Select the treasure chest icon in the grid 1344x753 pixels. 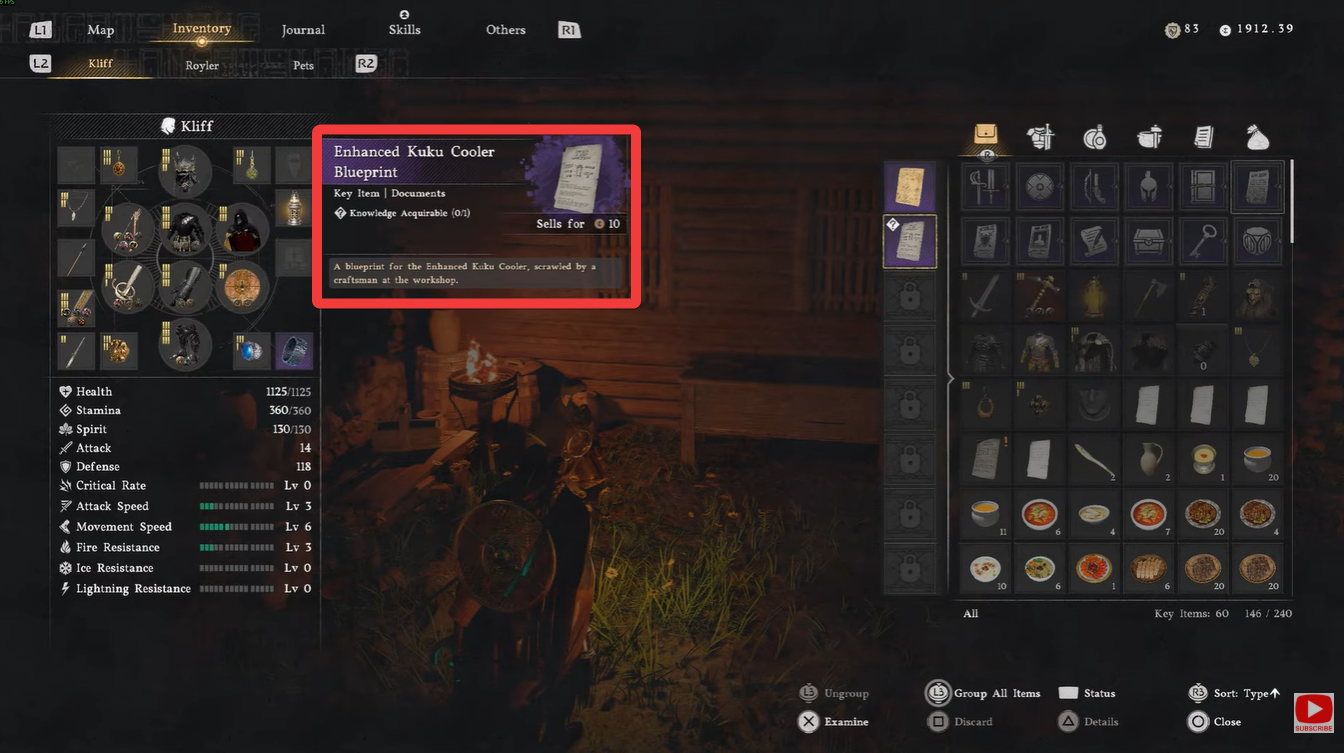(1148, 241)
